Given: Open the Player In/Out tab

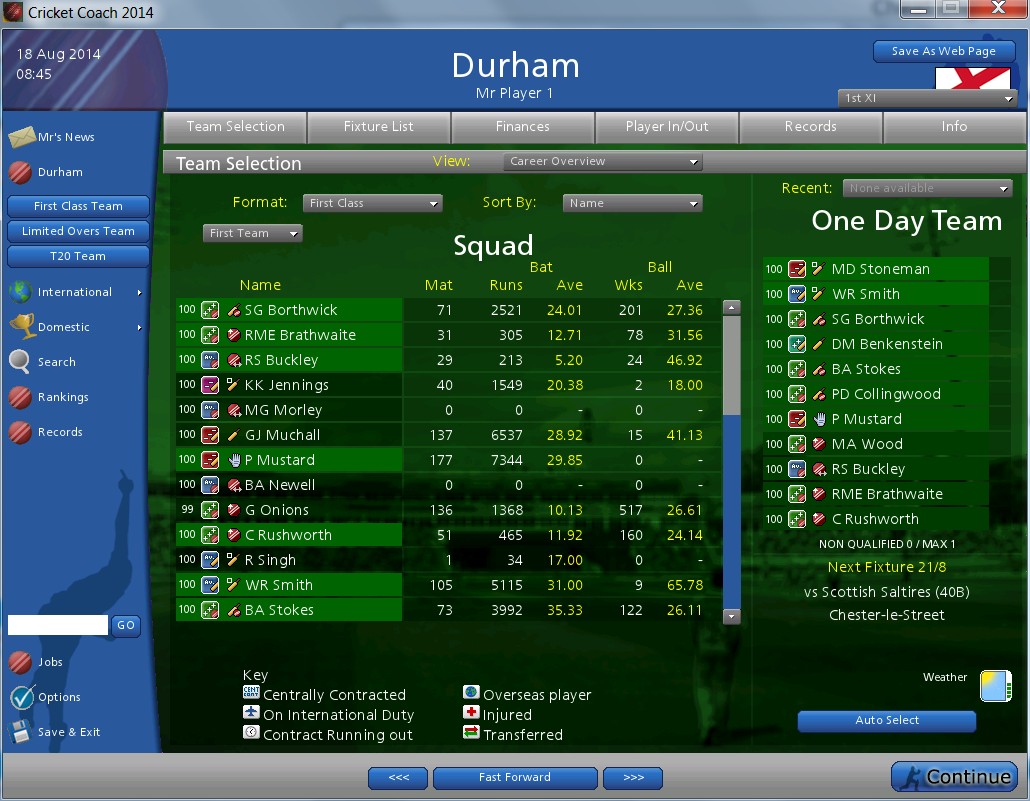Looking at the screenshot, I should tap(667, 127).
